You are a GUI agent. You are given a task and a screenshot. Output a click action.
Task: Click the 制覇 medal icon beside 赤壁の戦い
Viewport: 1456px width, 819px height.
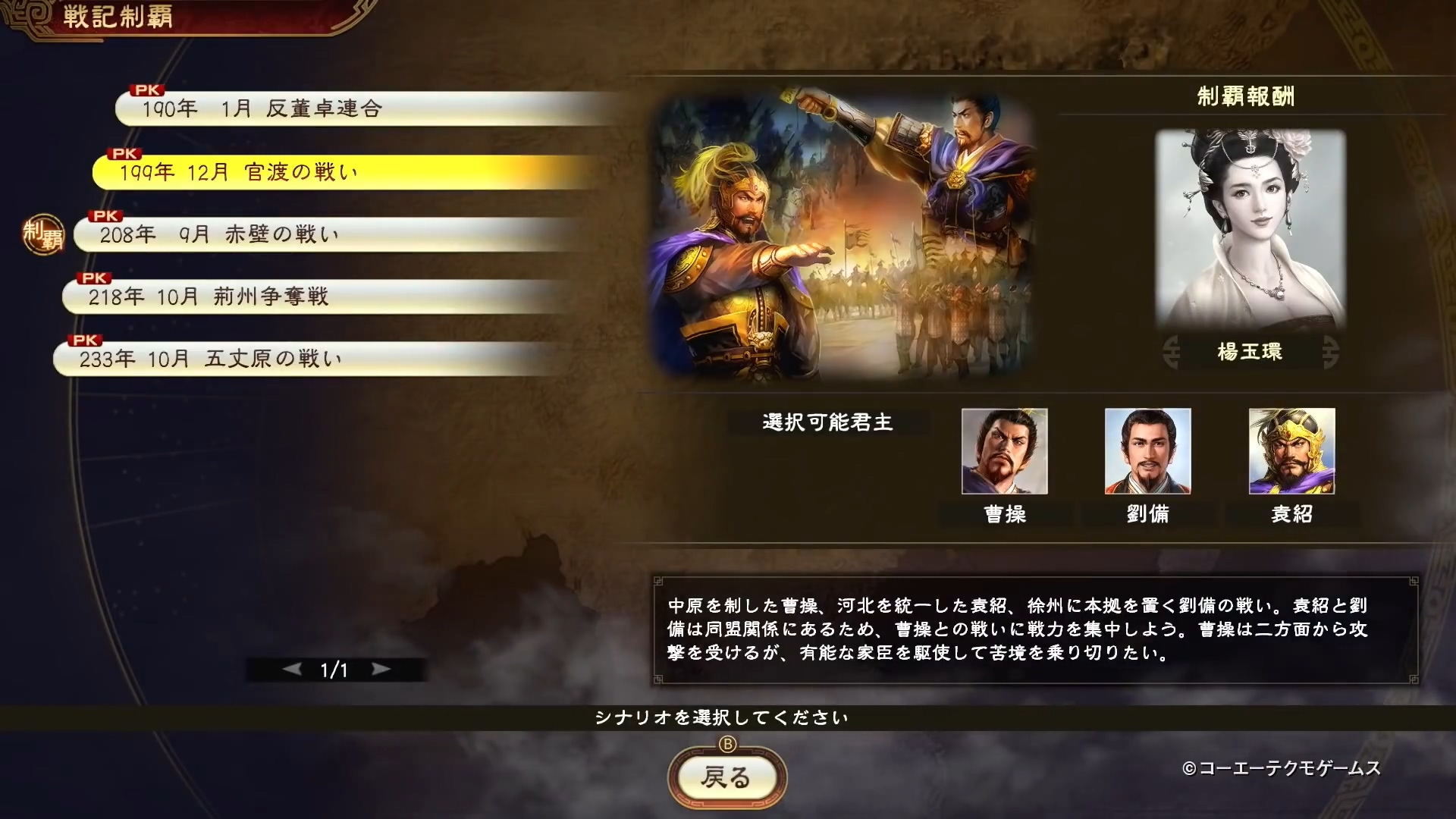click(x=43, y=235)
